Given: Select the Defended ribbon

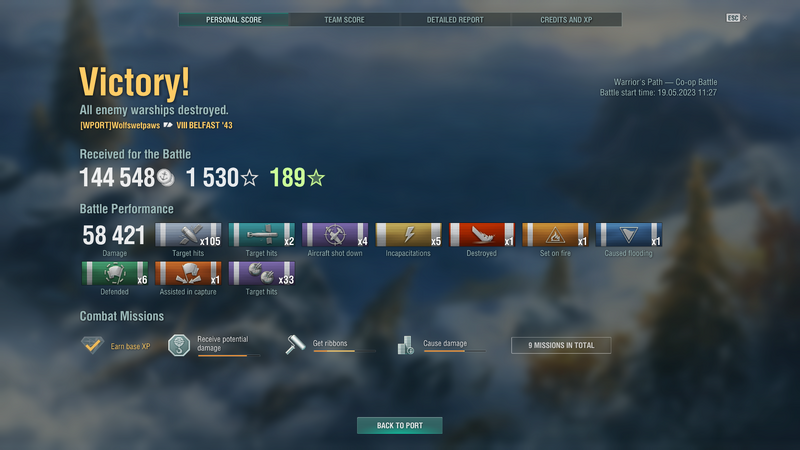Looking at the screenshot, I should 113,274.
